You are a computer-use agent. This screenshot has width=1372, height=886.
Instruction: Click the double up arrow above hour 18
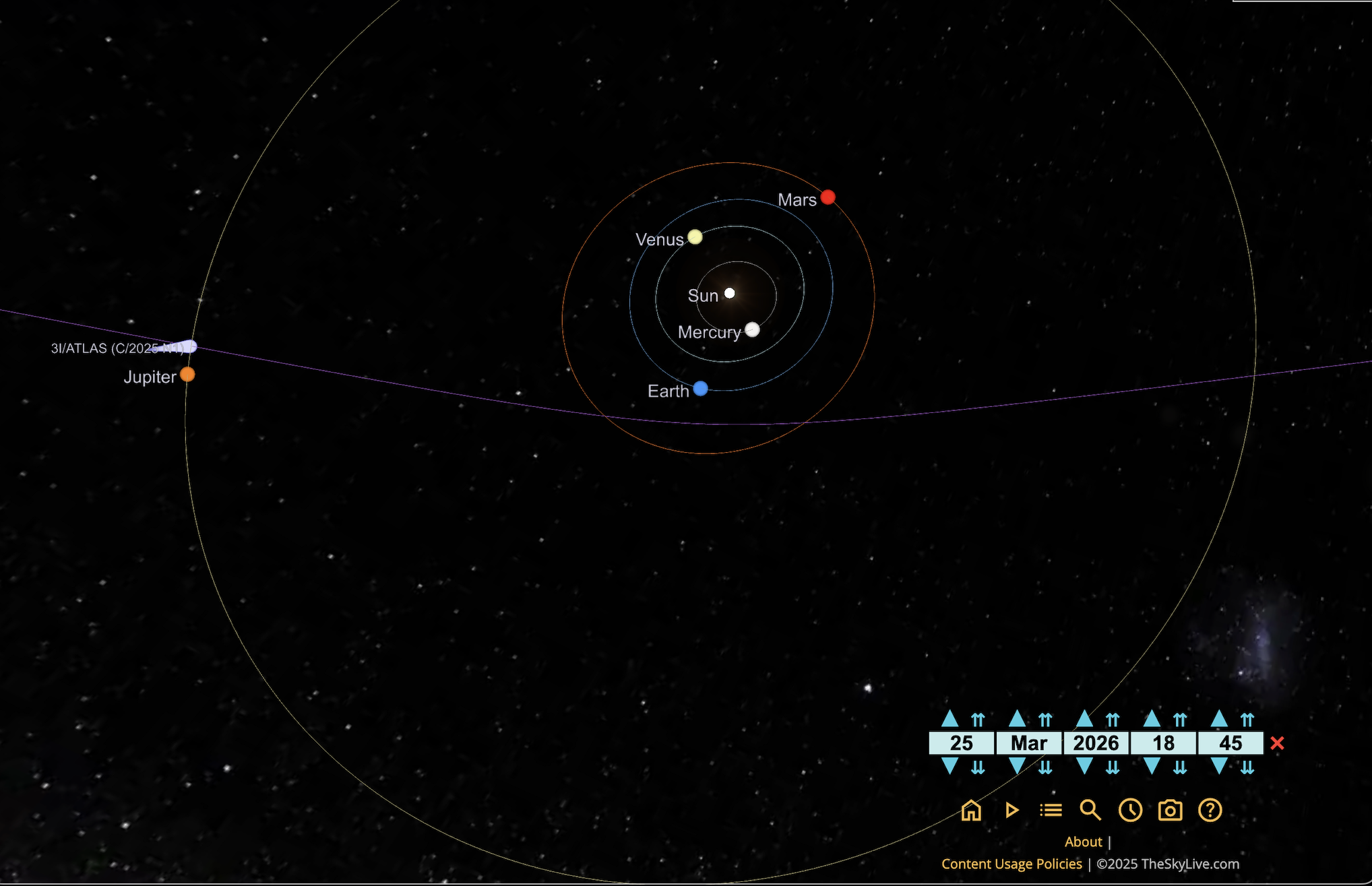pyautogui.click(x=1180, y=720)
